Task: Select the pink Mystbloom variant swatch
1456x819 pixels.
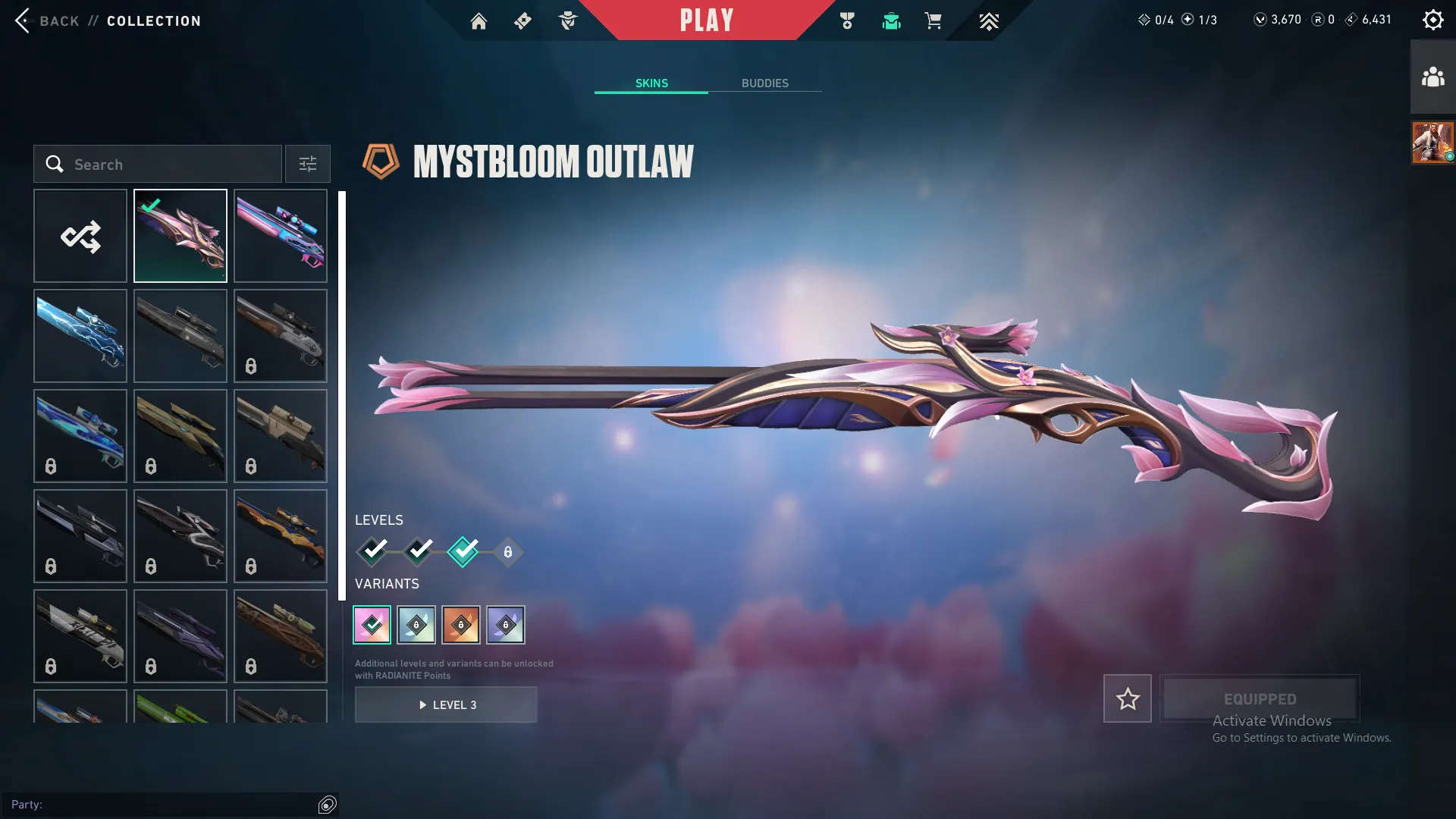Action: [372, 624]
